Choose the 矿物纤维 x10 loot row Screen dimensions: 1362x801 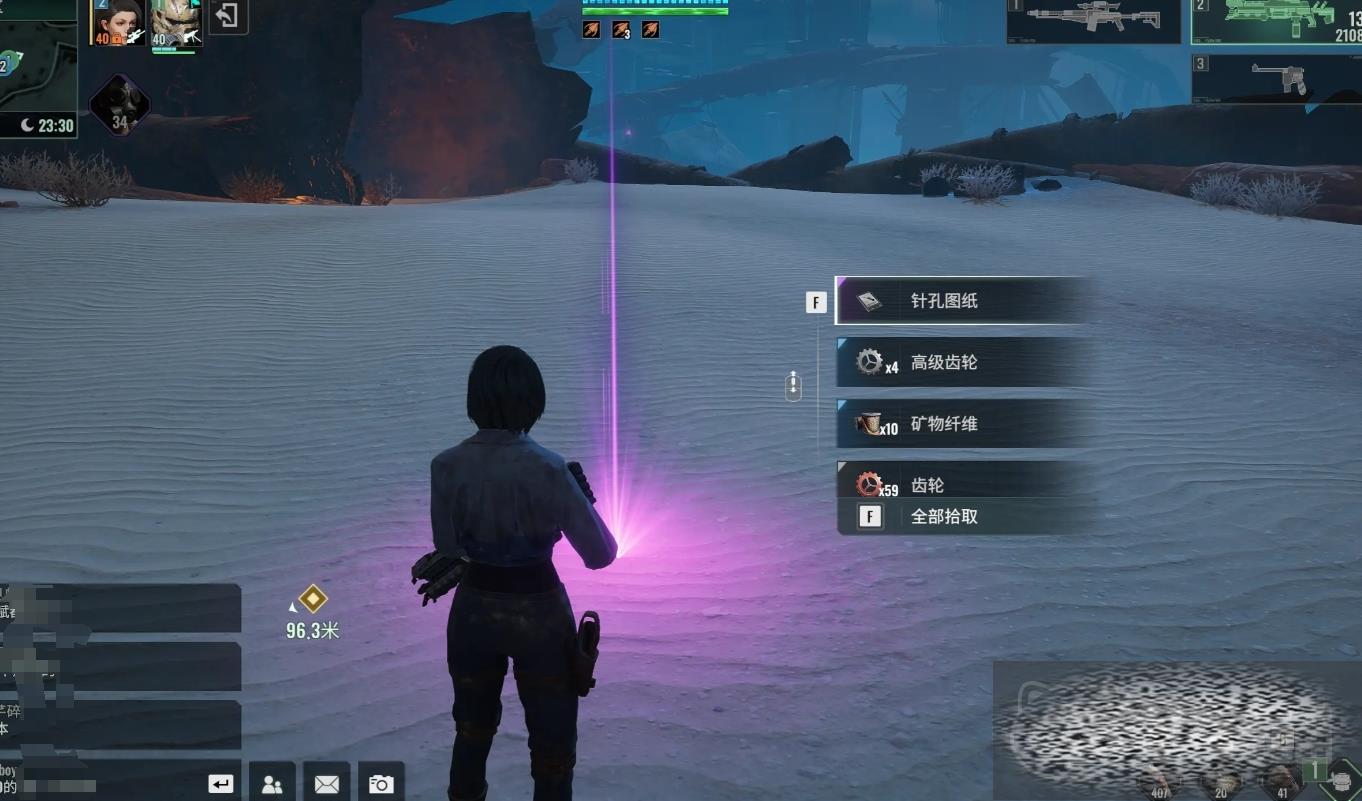click(962, 424)
